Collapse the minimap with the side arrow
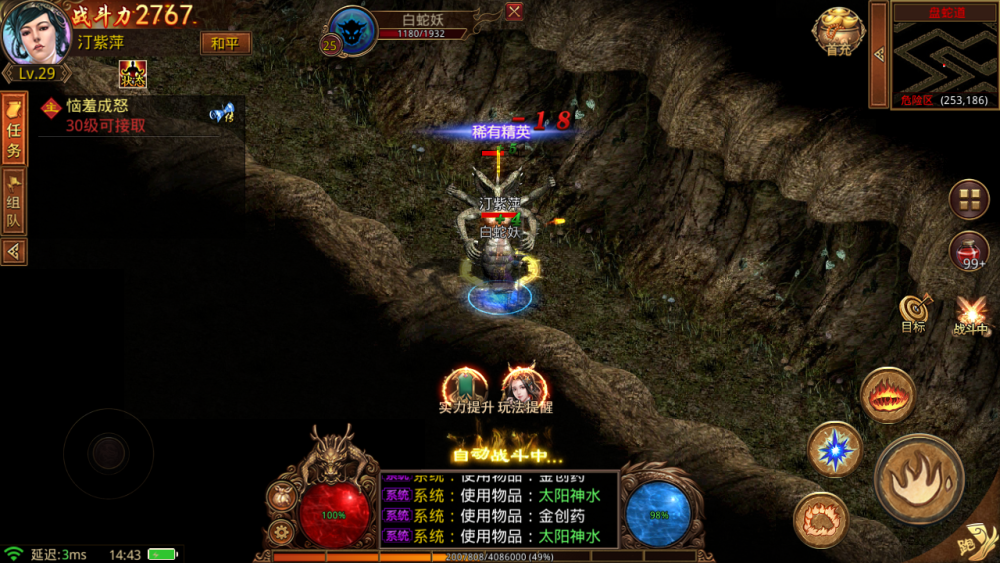 tap(878, 54)
